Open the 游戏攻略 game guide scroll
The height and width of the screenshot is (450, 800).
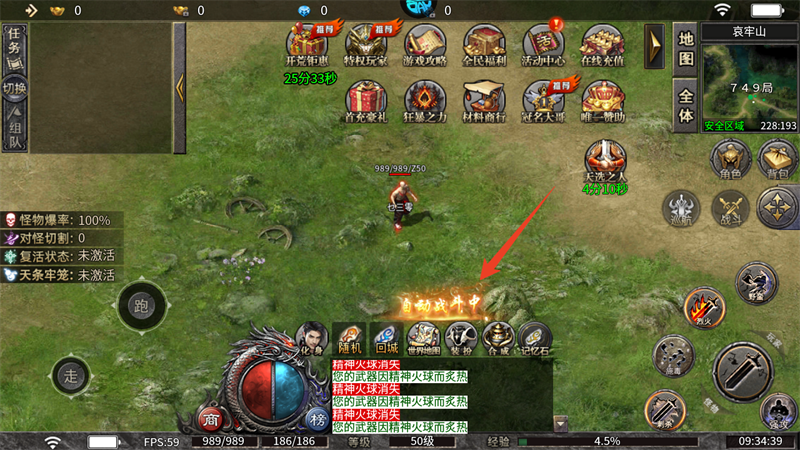tap(425, 44)
